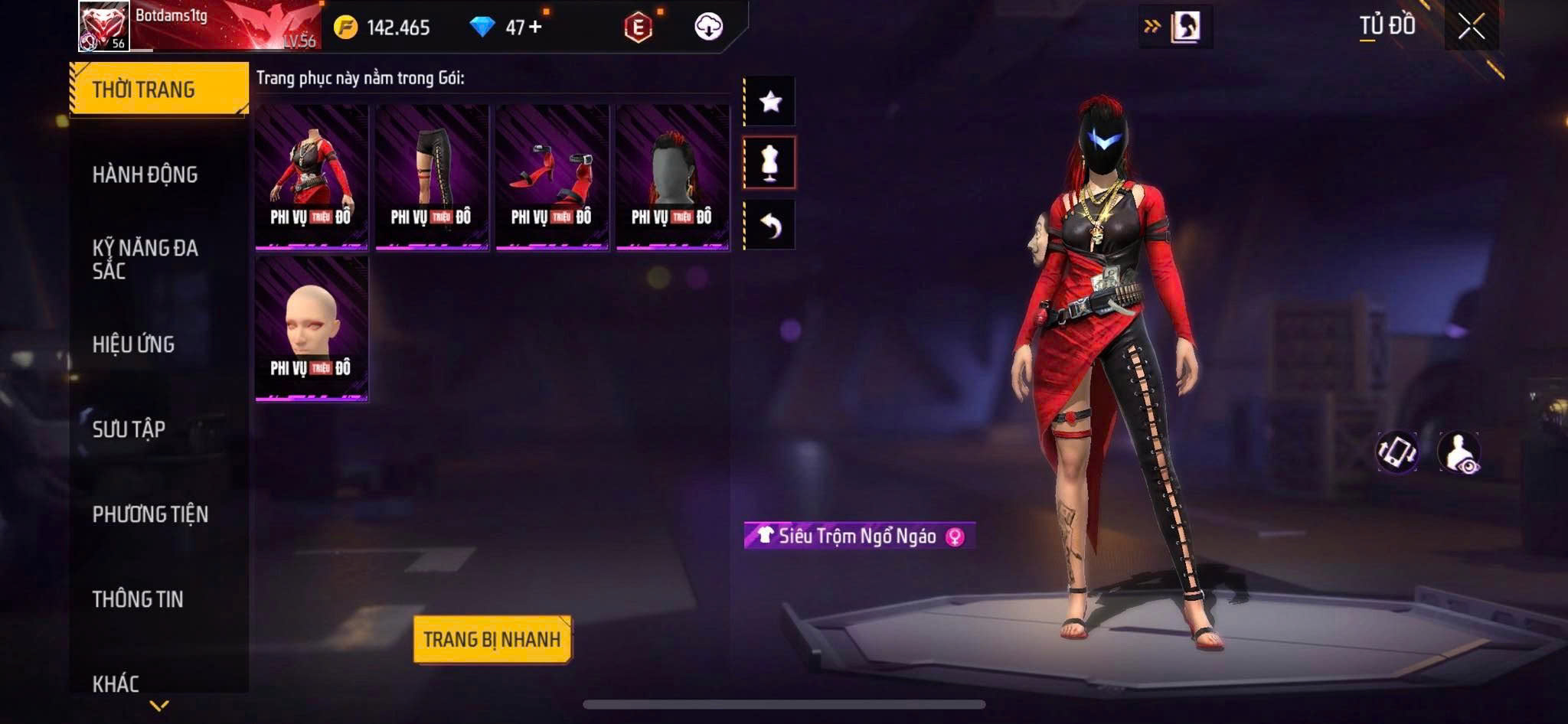Toggle the character view eye icon
The width and height of the screenshot is (1568, 724).
[x=1459, y=452]
